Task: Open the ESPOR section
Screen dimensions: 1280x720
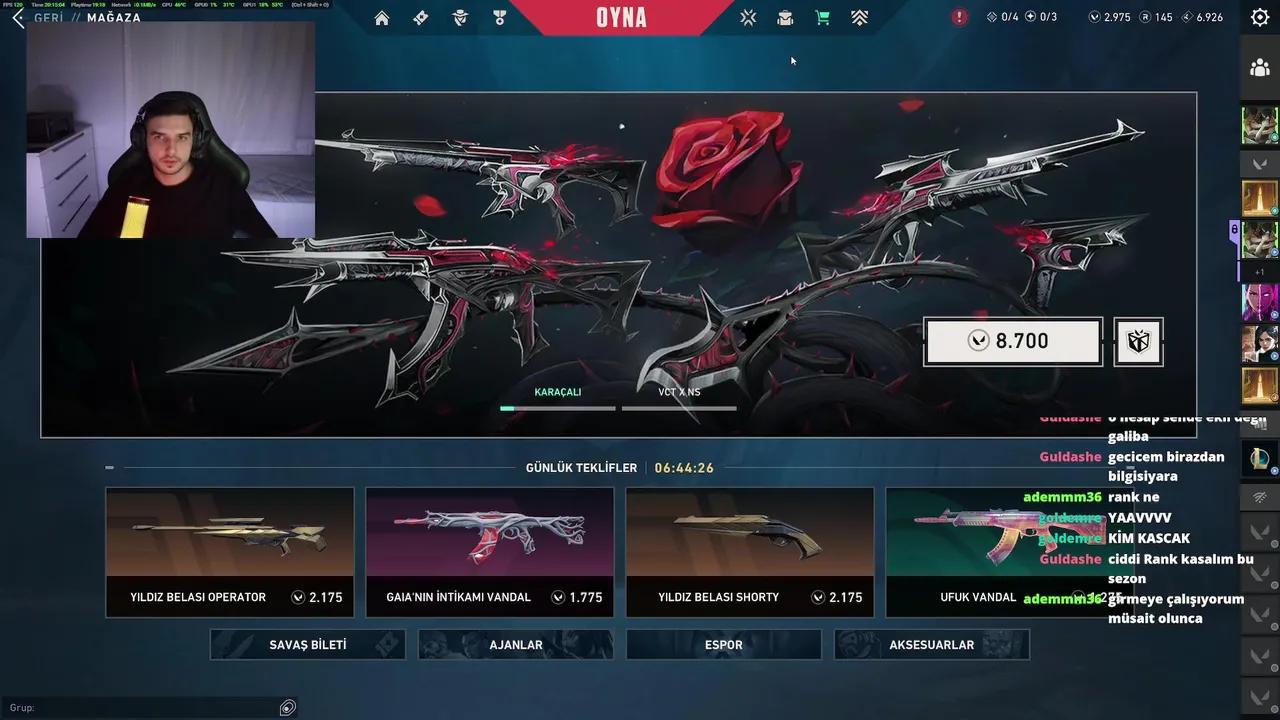Action: [723, 644]
